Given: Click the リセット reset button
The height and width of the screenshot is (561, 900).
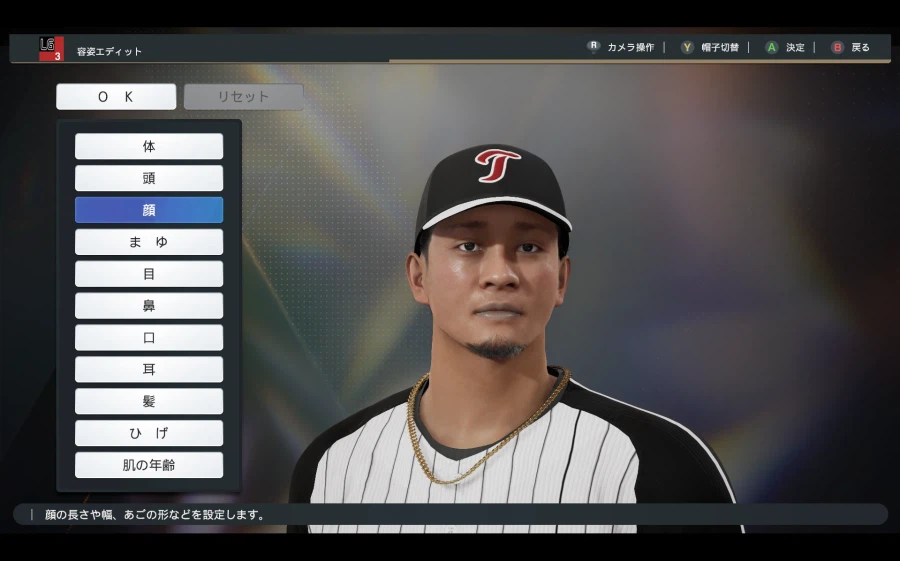Looking at the screenshot, I should pos(243,97).
